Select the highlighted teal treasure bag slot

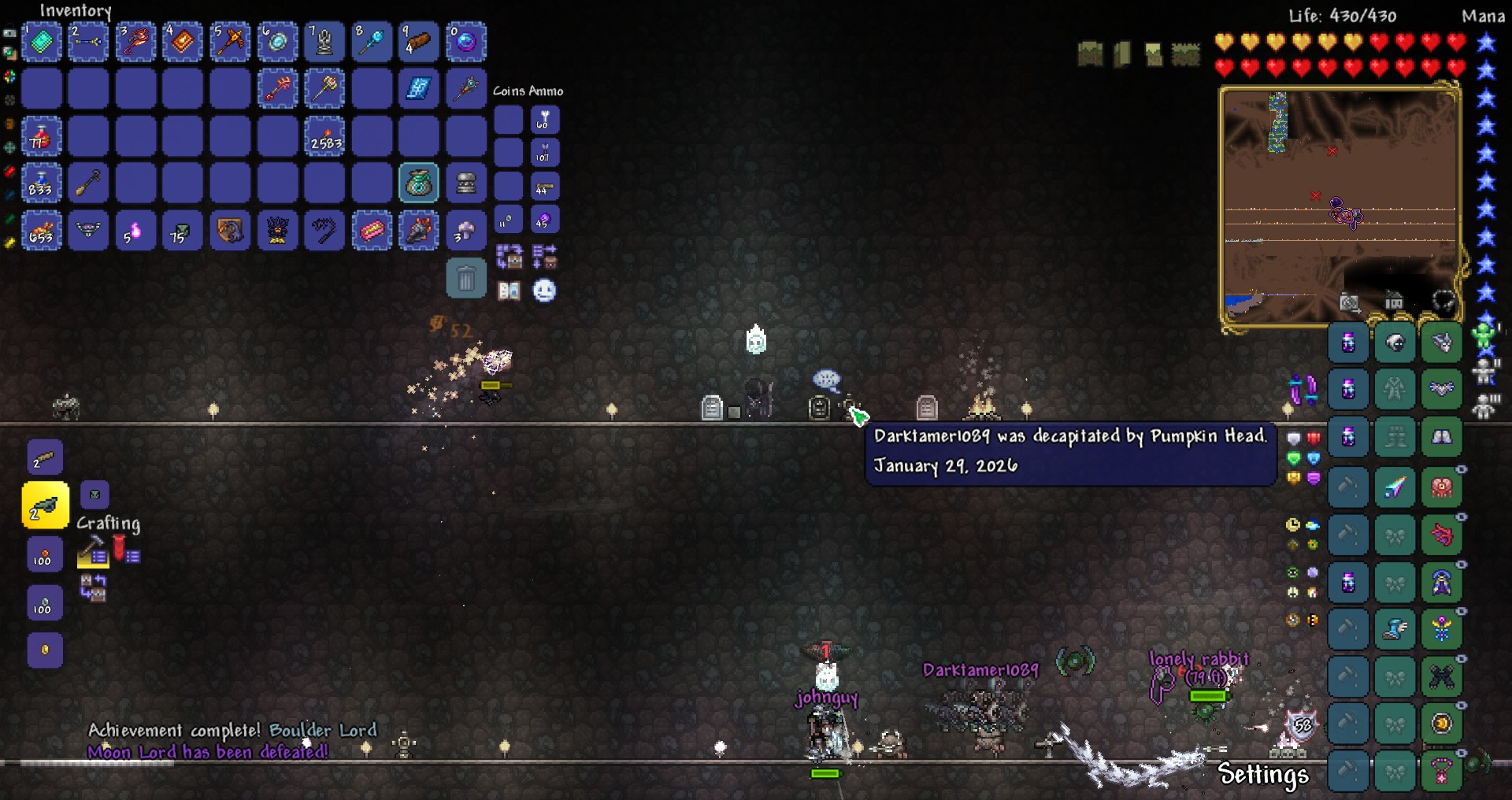coord(419,184)
